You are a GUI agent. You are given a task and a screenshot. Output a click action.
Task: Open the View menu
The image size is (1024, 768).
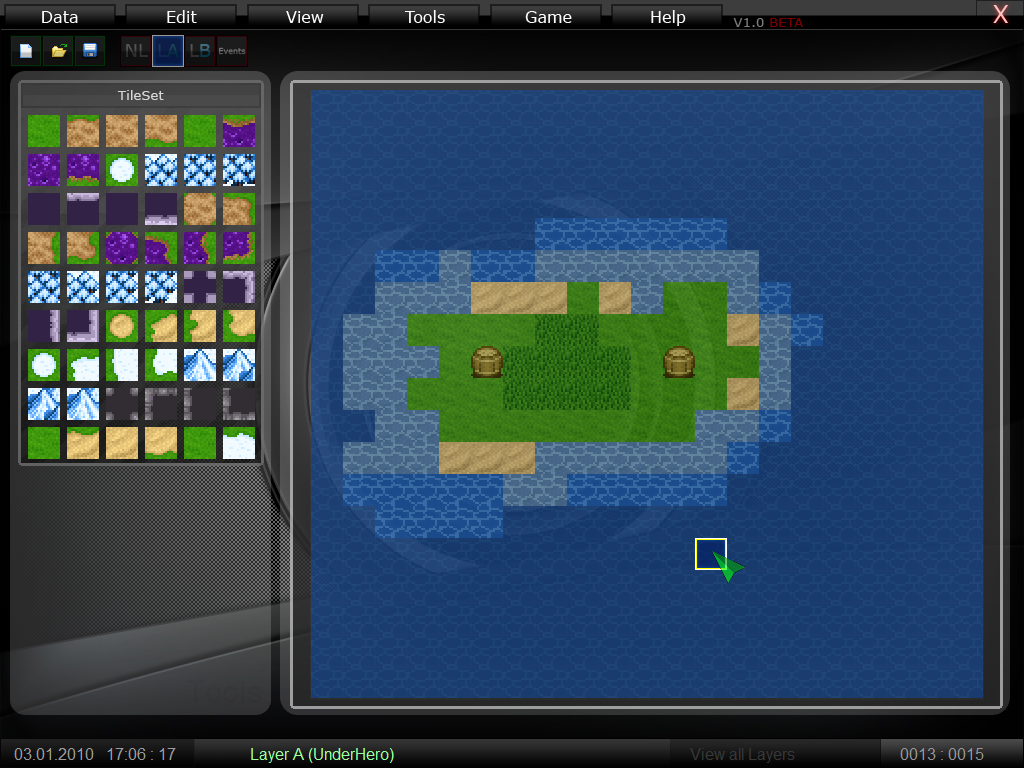coord(304,17)
